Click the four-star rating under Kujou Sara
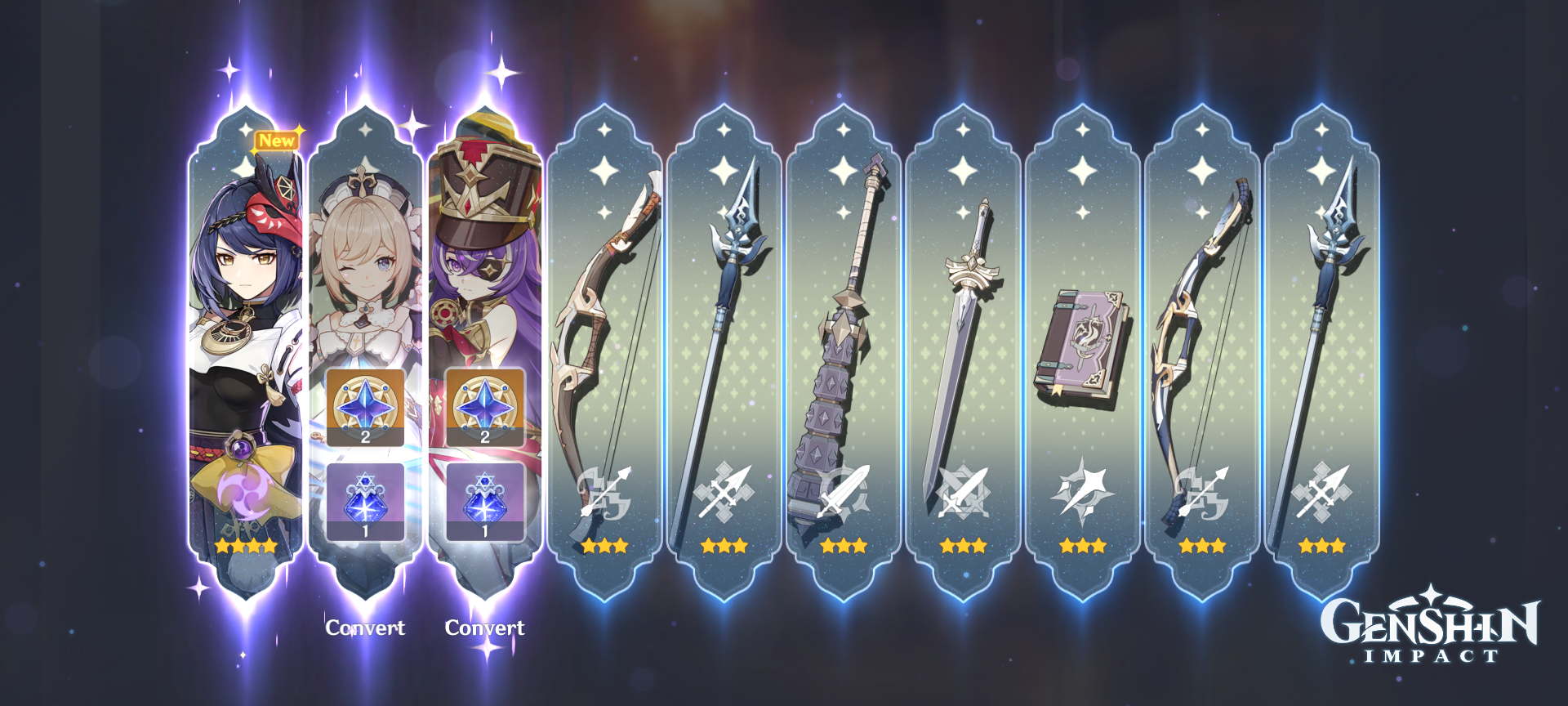 (x=245, y=546)
